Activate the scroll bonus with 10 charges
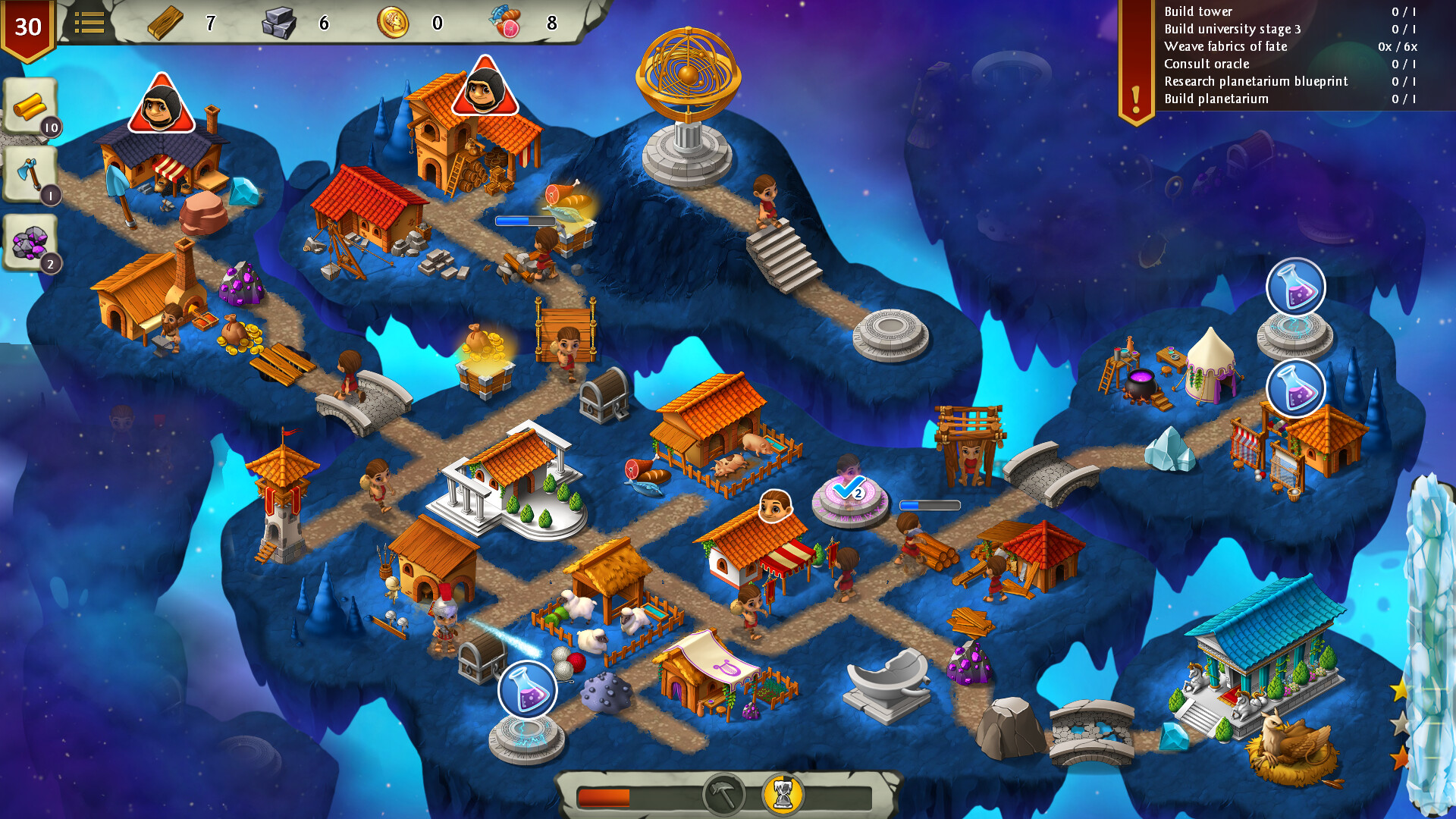 point(29,106)
